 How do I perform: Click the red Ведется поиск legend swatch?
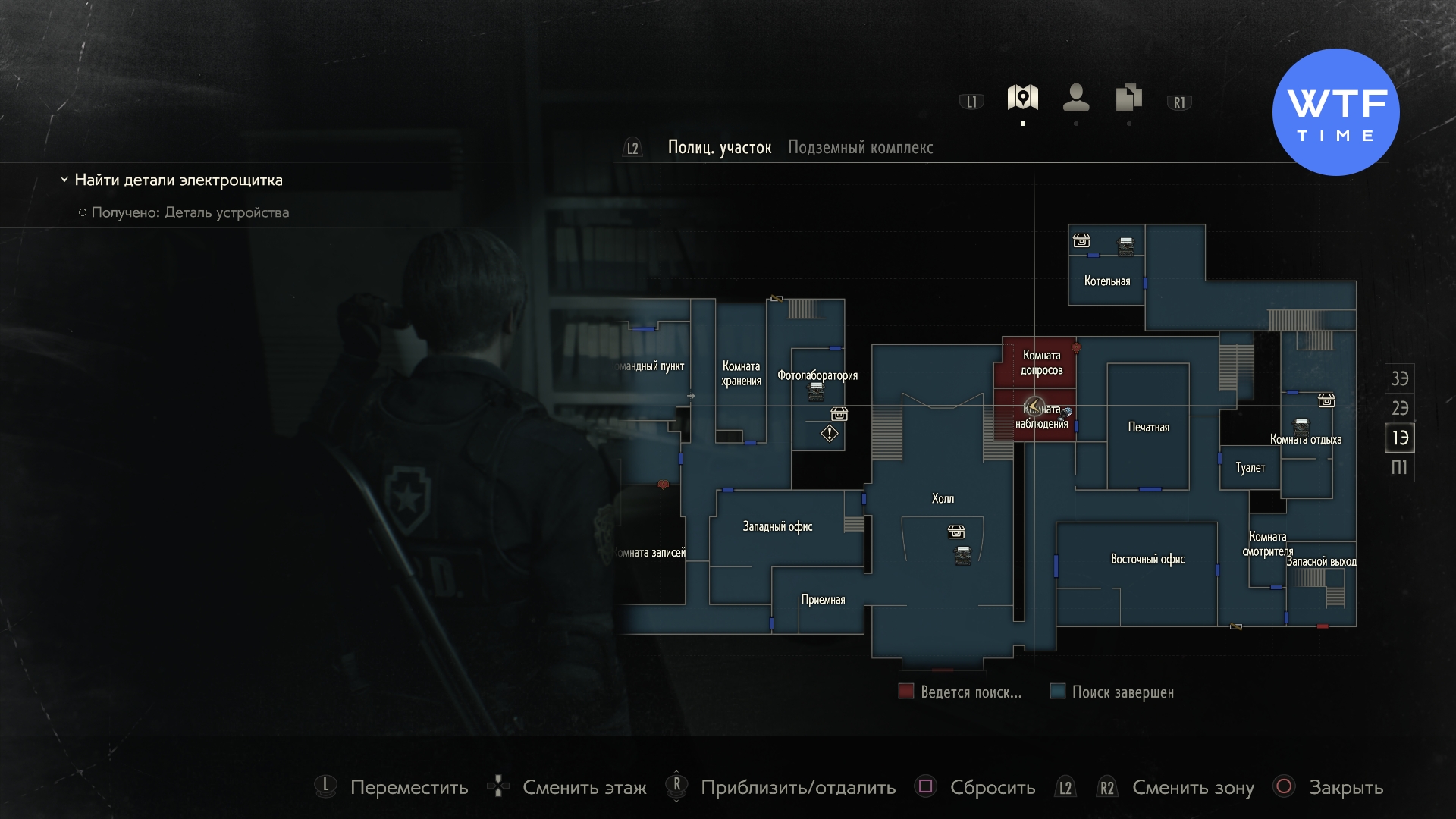coord(905,692)
